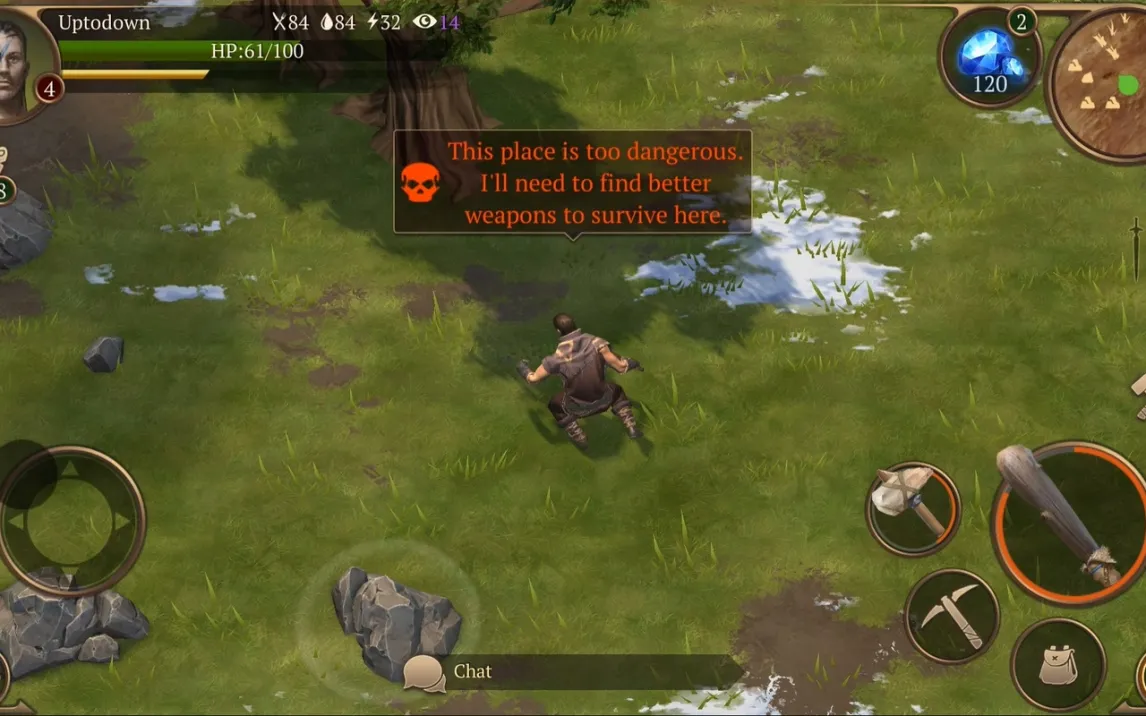Open the backpack inventory
The image size is (1146, 716).
1057,664
